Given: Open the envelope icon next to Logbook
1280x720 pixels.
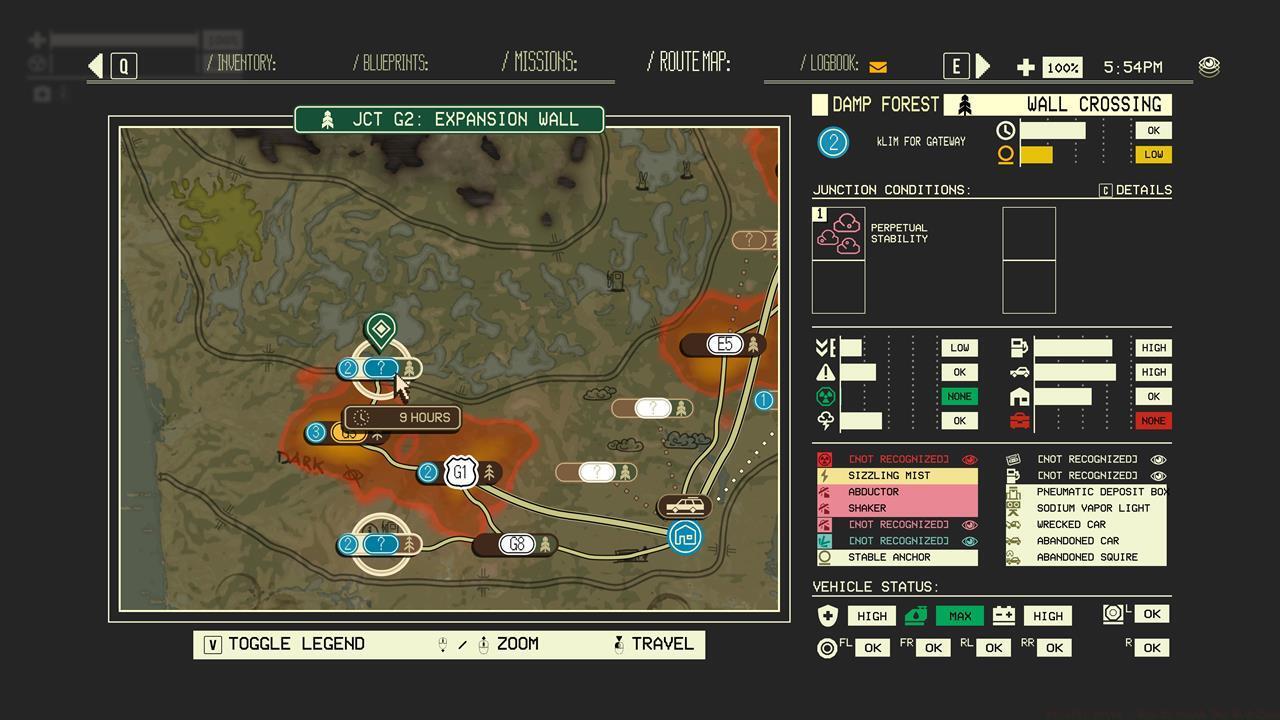Looking at the screenshot, I should point(877,66).
